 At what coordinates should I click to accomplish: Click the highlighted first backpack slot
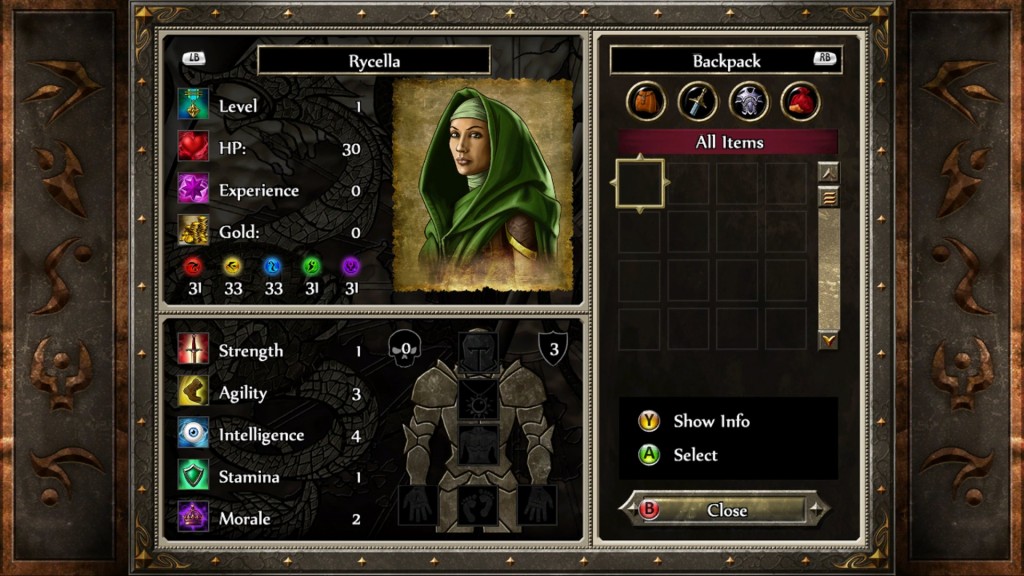click(x=640, y=183)
